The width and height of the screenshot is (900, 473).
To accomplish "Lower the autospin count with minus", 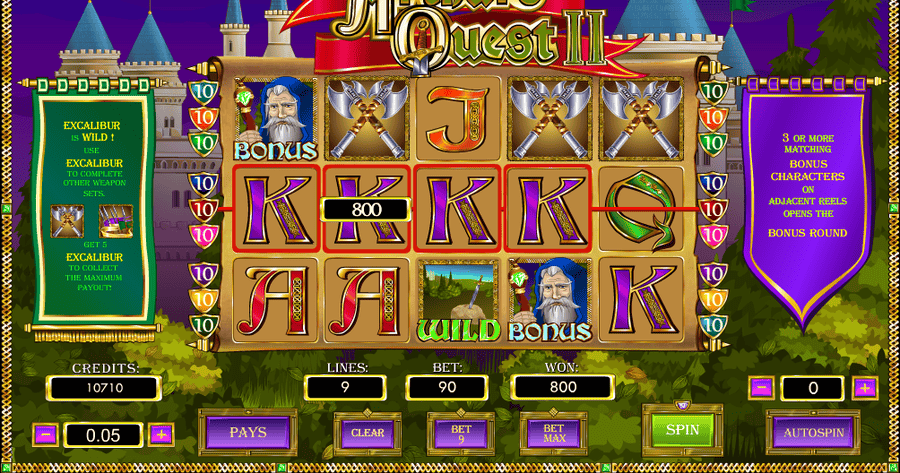I will 761,388.
